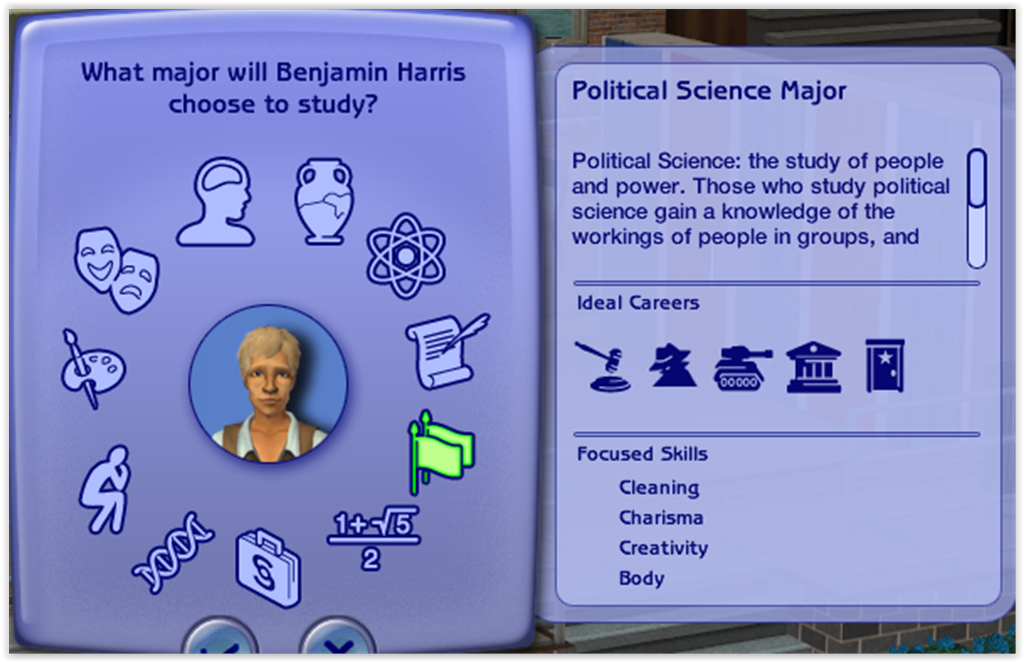Select the Physics major atom icon
Viewport: 1024px width, 662px height.
403,256
